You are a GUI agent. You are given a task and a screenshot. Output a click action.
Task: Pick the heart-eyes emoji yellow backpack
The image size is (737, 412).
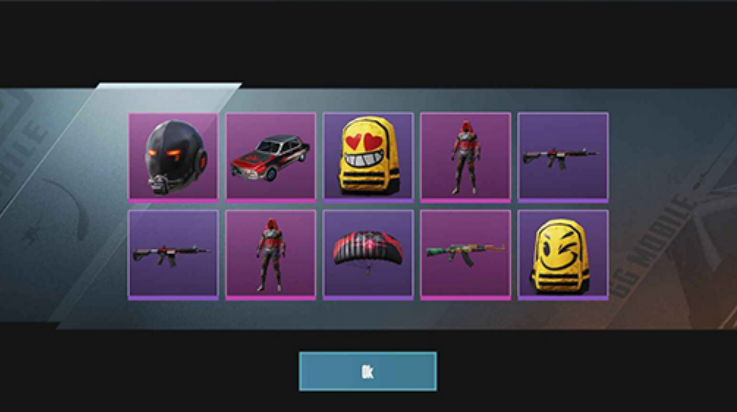tap(368, 156)
